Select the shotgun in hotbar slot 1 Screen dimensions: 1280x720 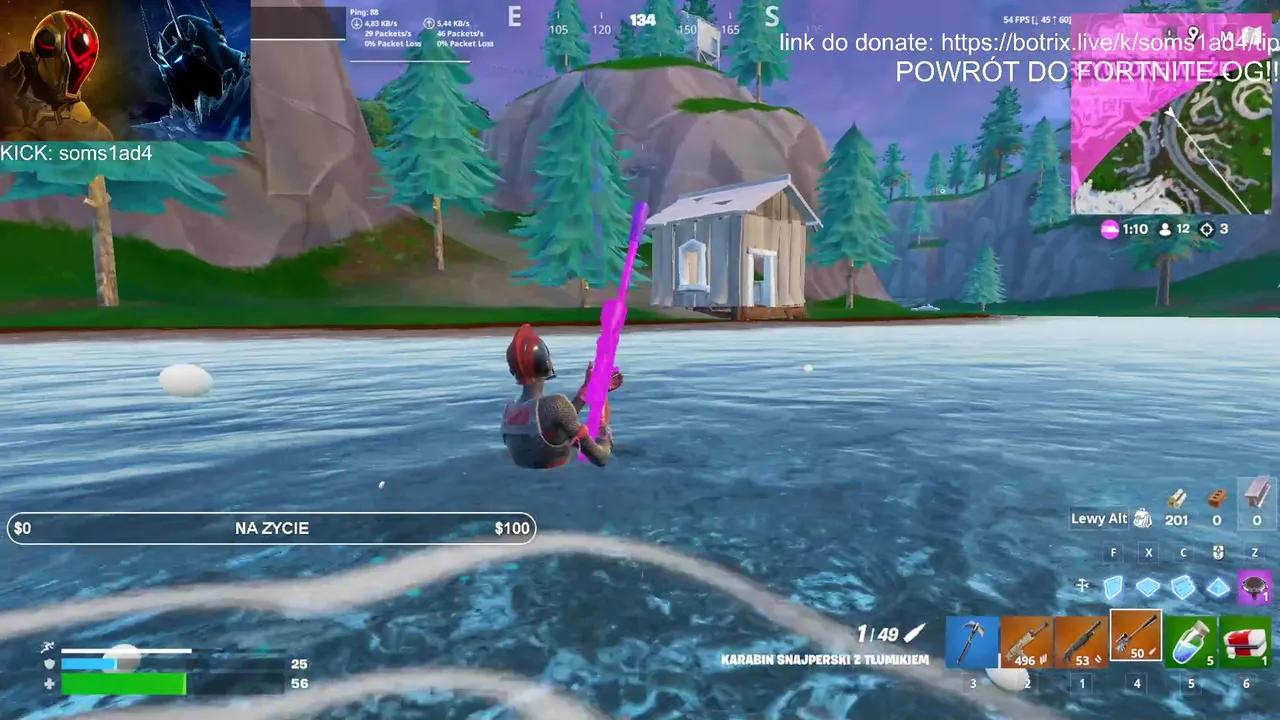1081,640
